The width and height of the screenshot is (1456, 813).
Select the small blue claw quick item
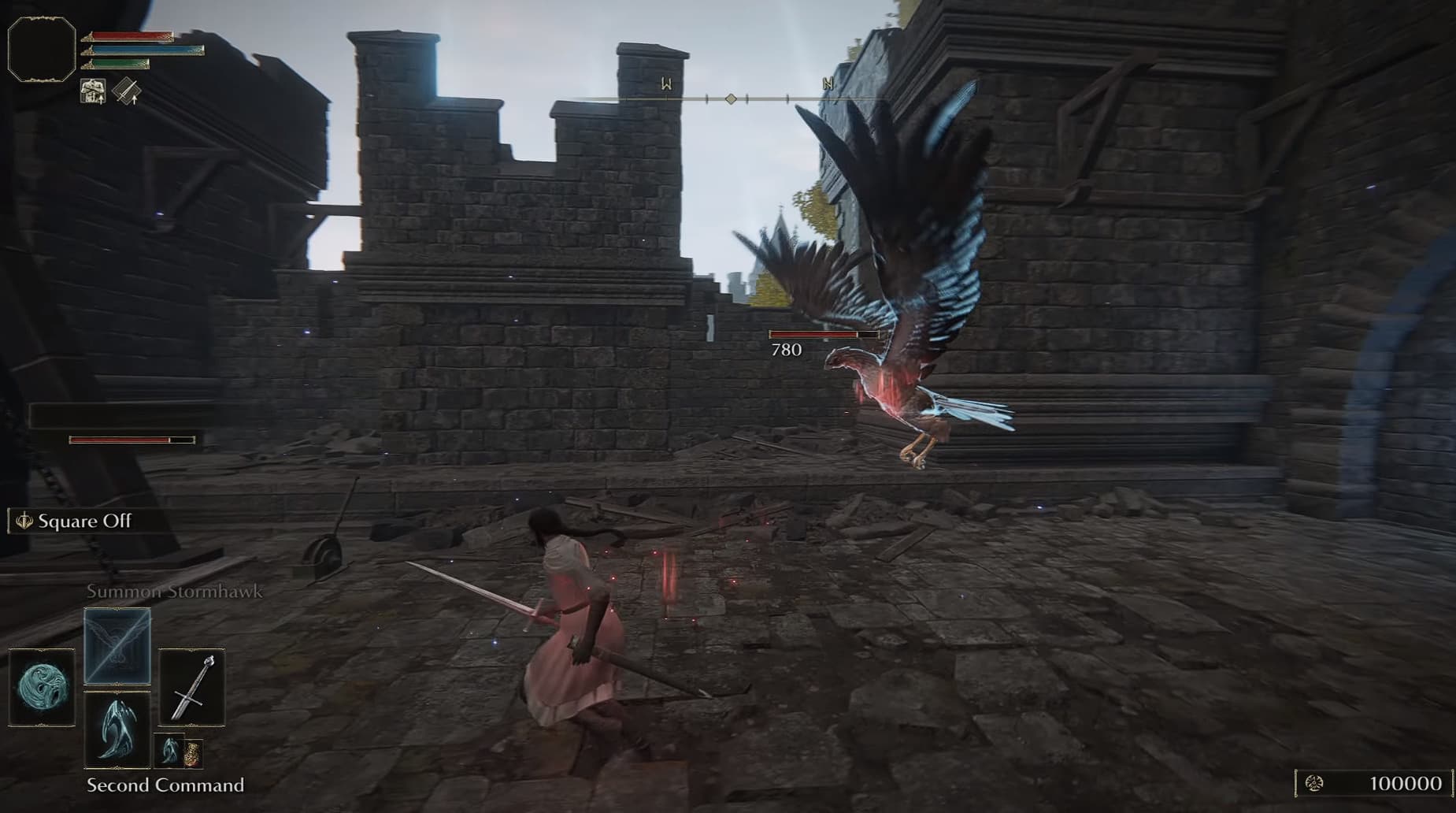pyautogui.click(x=169, y=752)
